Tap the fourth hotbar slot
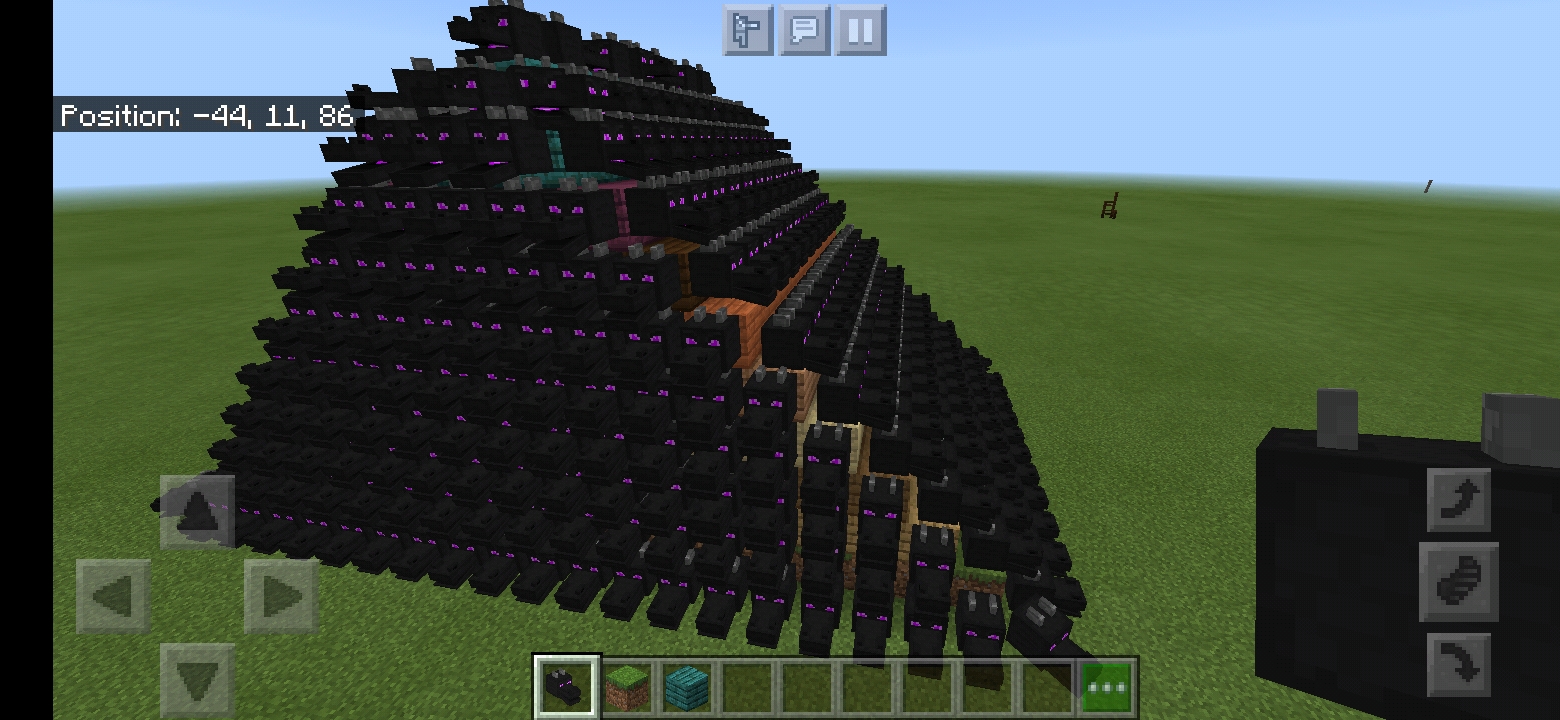The width and height of the screenshot is (1560, 720). 746,684
